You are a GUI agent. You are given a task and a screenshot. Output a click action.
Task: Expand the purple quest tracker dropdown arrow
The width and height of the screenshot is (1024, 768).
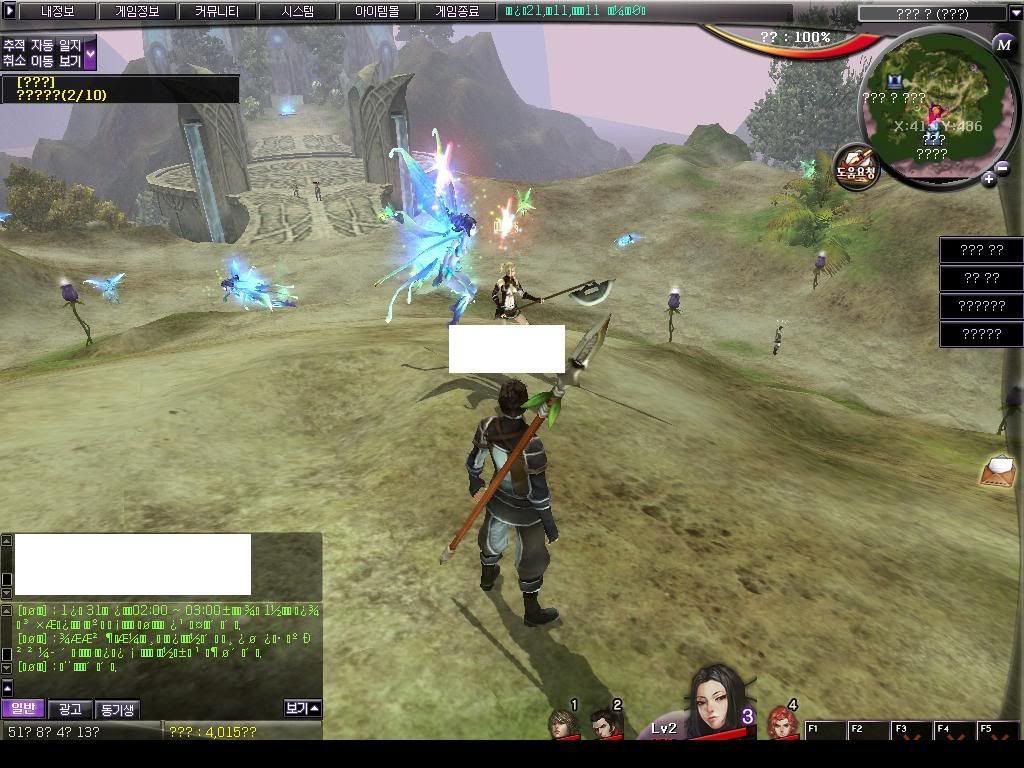[90, 53]
